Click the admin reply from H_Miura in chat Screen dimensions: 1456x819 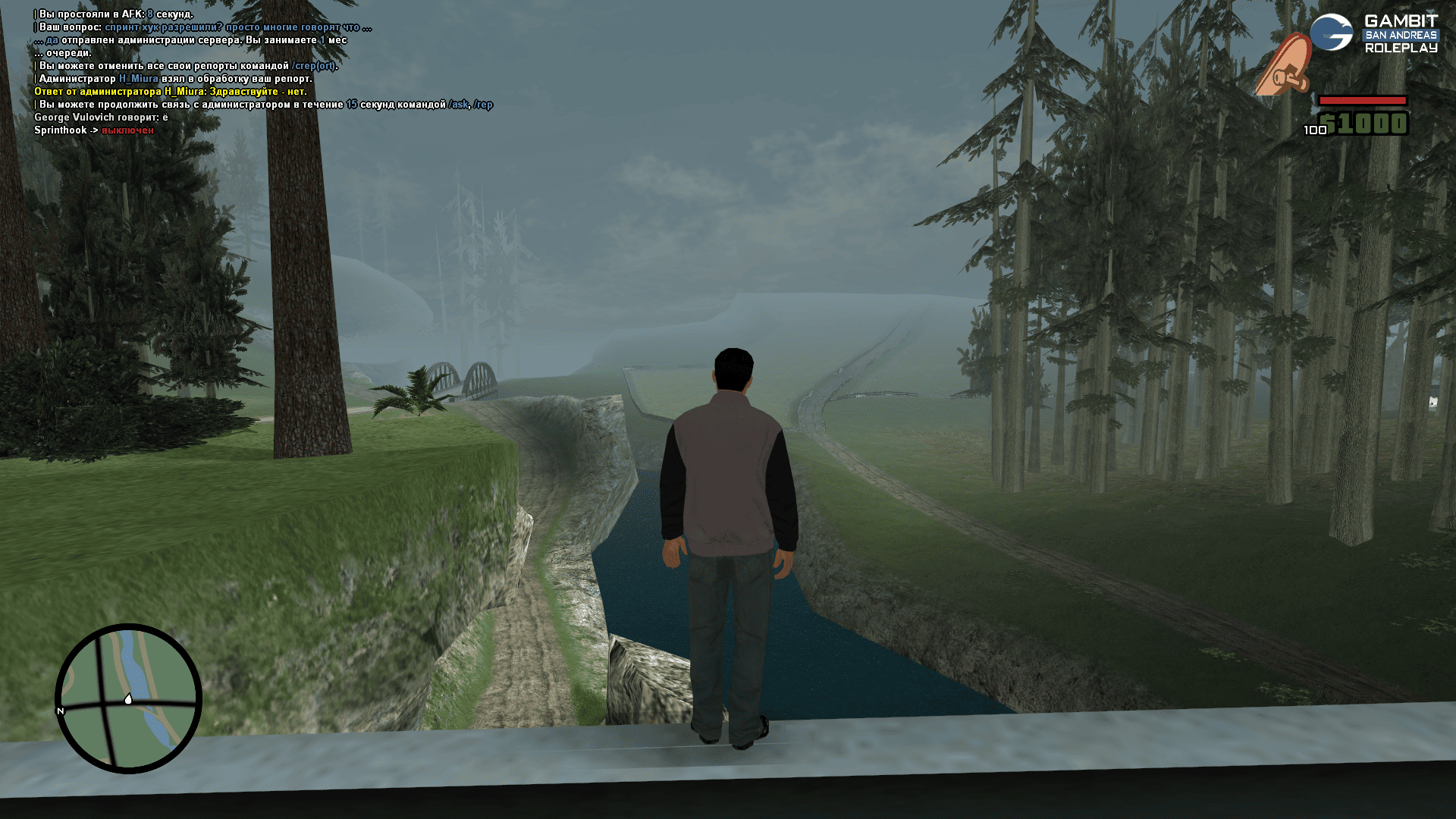[171, 92]
